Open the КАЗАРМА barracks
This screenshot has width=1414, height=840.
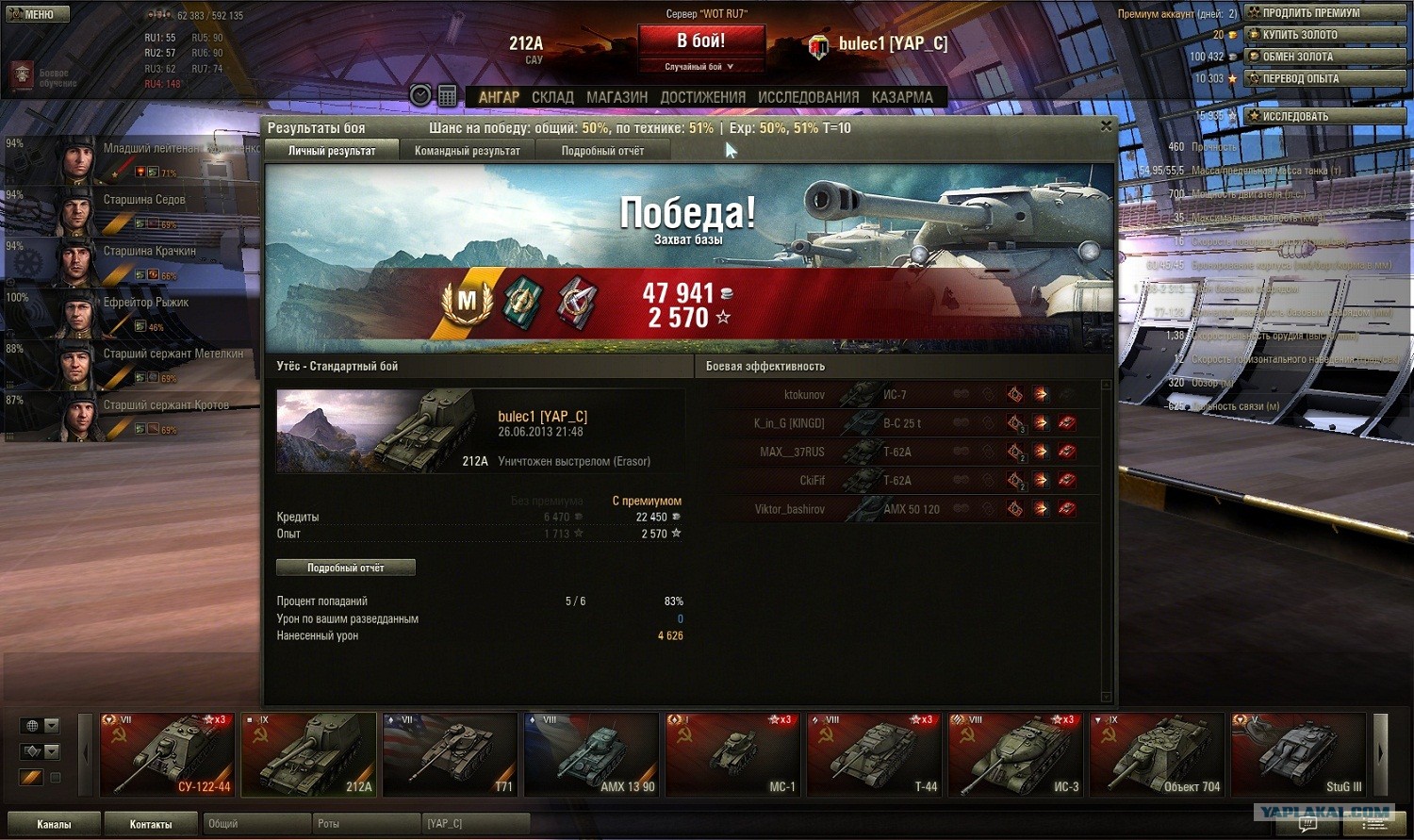(902, 97)
